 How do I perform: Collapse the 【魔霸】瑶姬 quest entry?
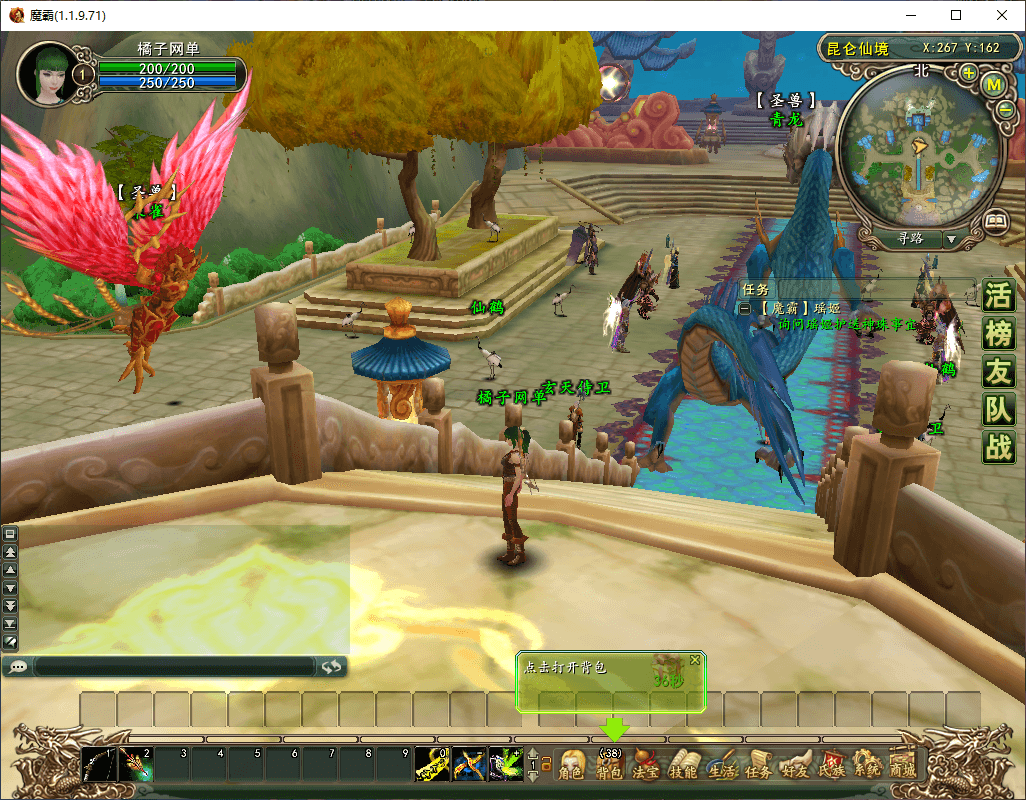[x=745, y=310]
